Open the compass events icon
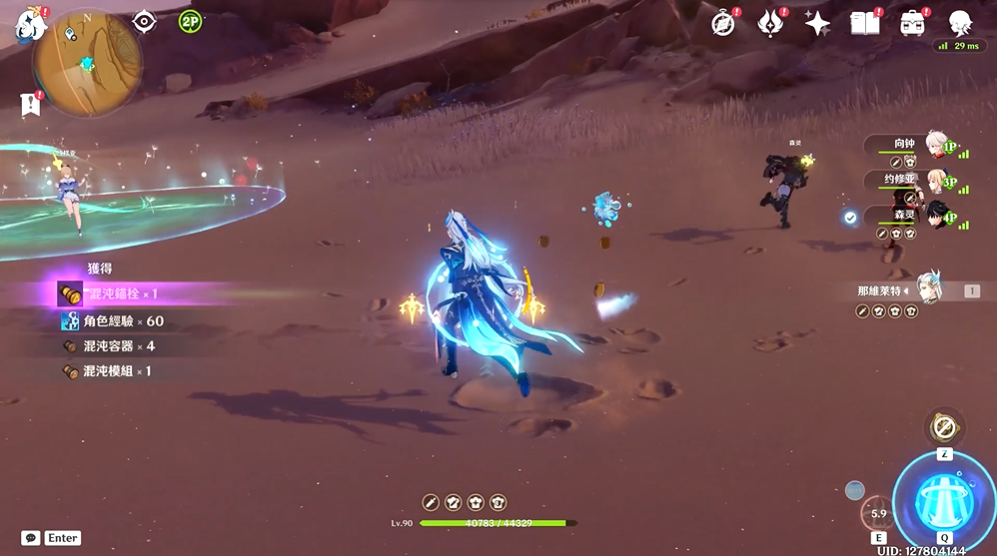The height and width of the screenshot is (556, 997). 724,23
